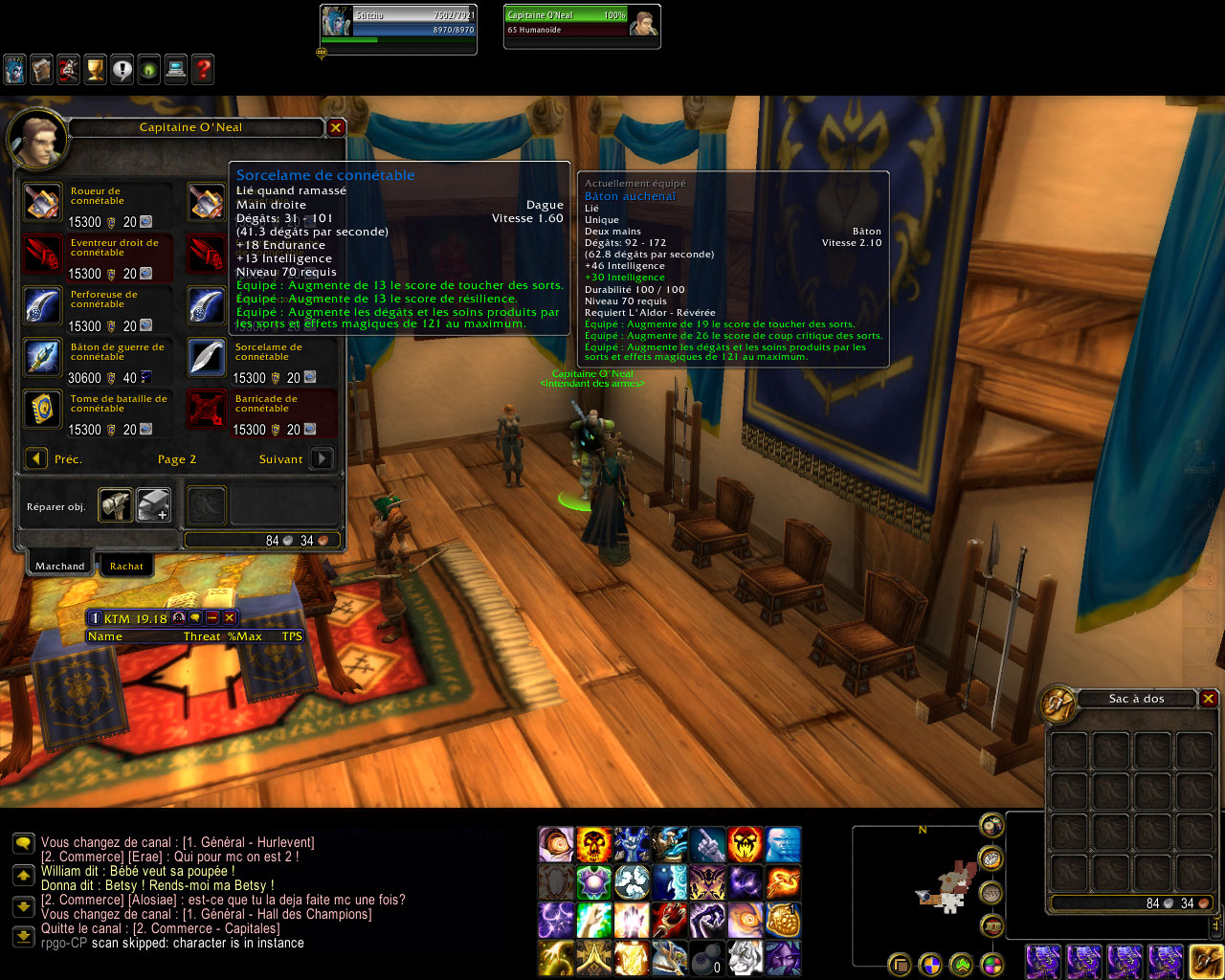Image resolution: width=1225 pixels, height=980 pixels.
Task: Close the KTM threat meter window
Action: tap(229, 618)
